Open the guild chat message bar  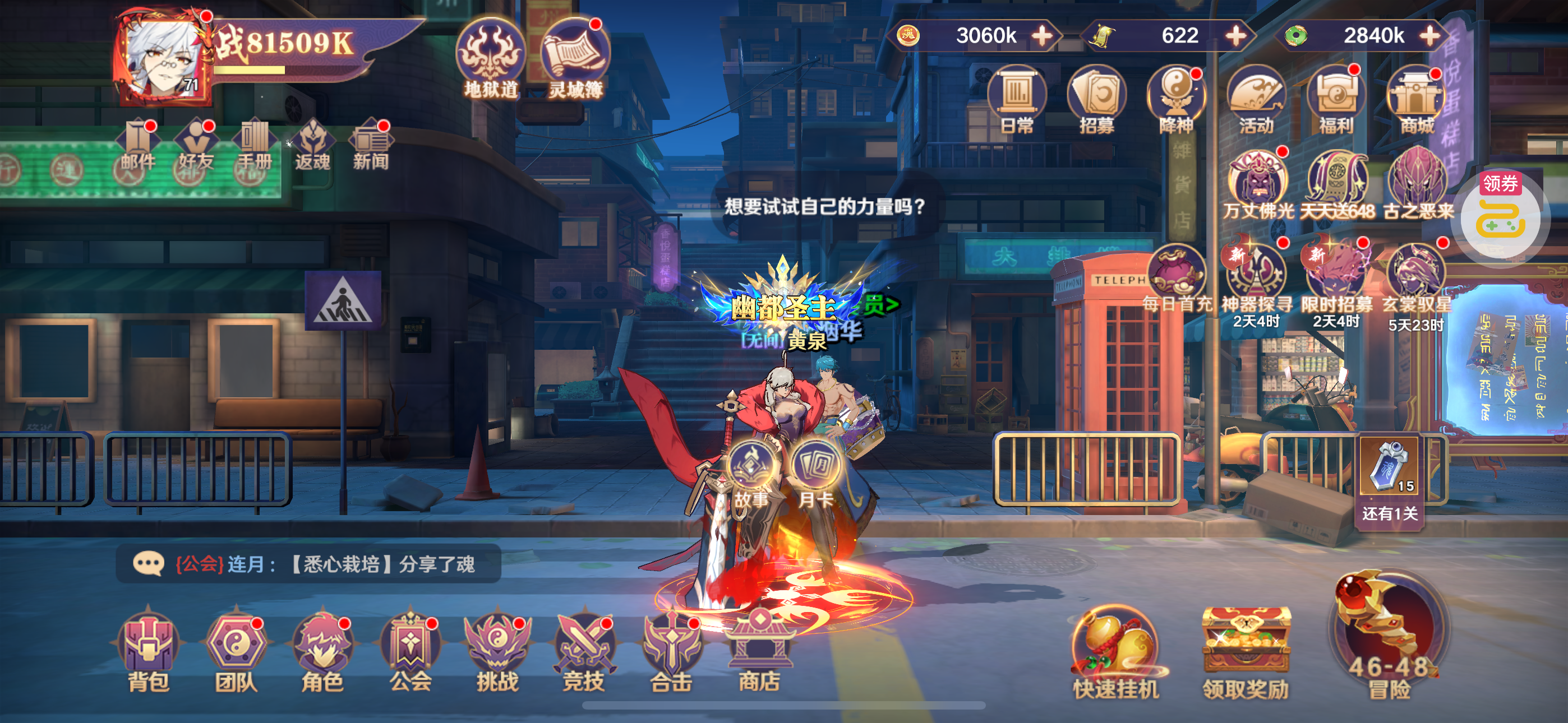click(308, 564)
